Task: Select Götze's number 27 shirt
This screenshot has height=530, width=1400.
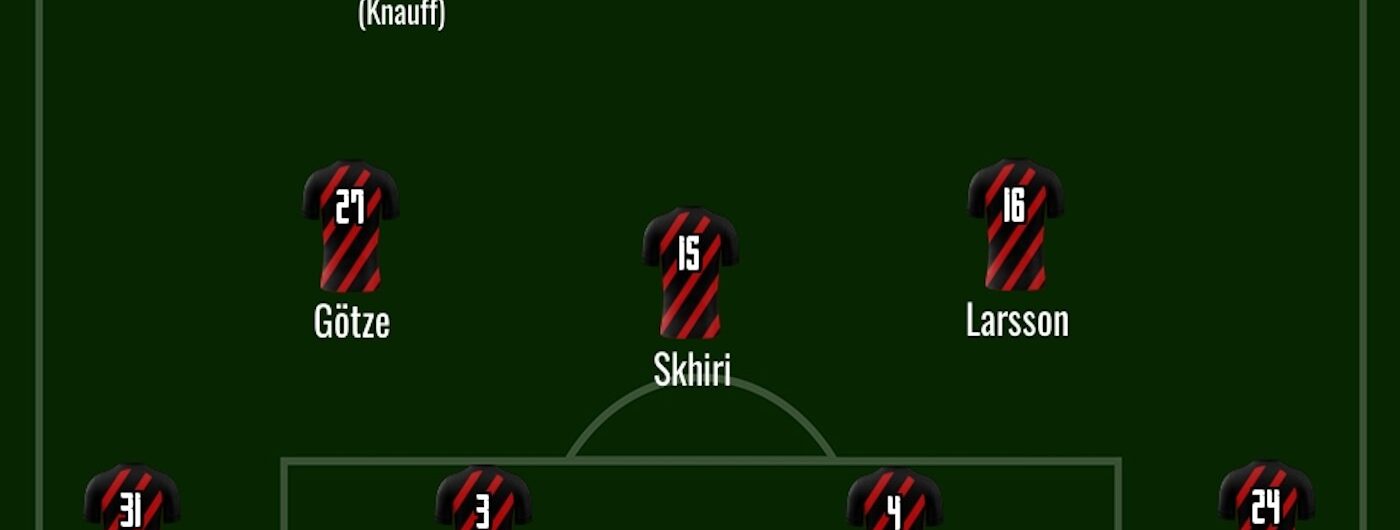Action: 351,226
